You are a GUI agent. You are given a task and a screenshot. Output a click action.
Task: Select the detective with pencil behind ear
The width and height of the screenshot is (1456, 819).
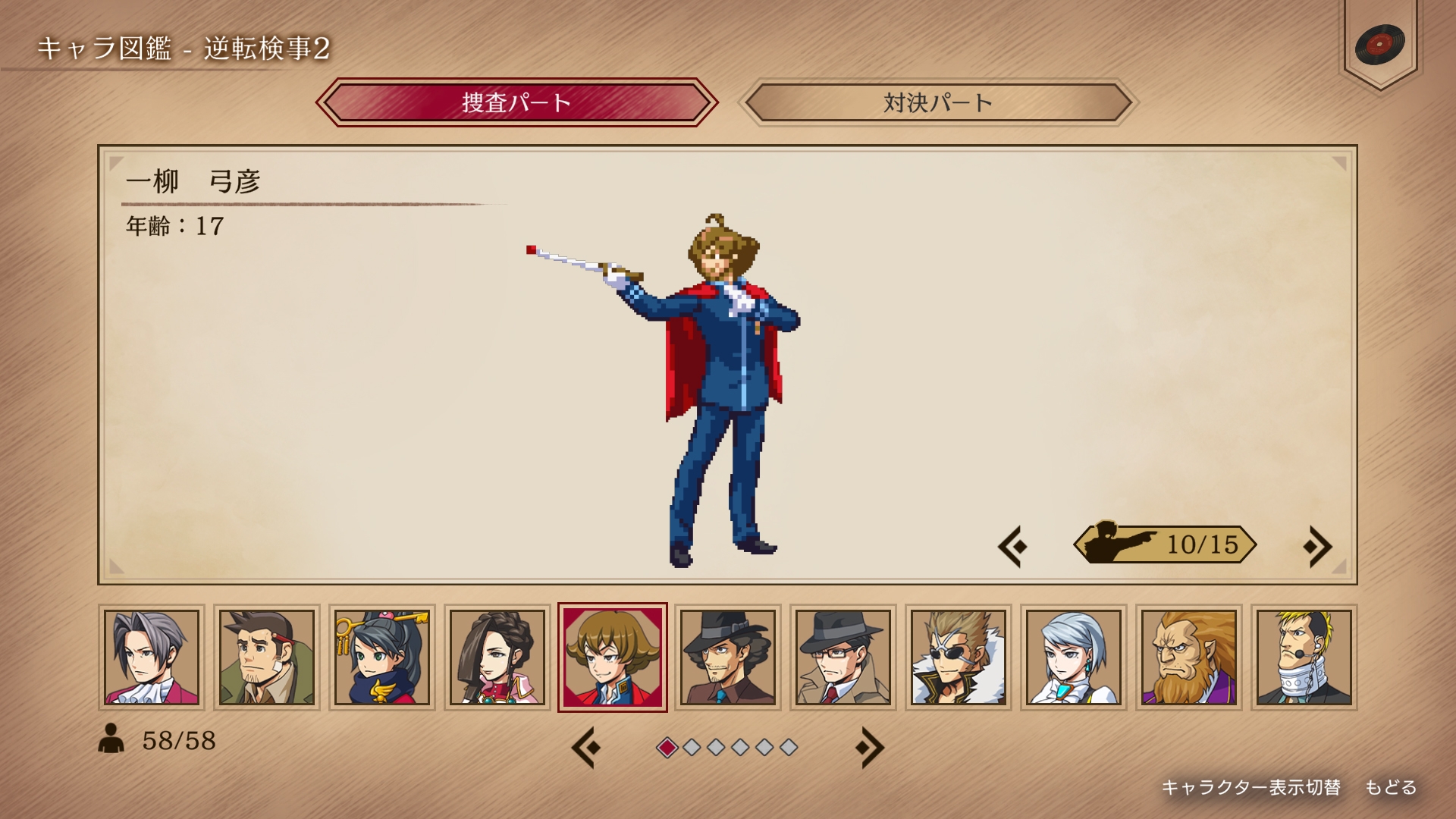point(267,657)
